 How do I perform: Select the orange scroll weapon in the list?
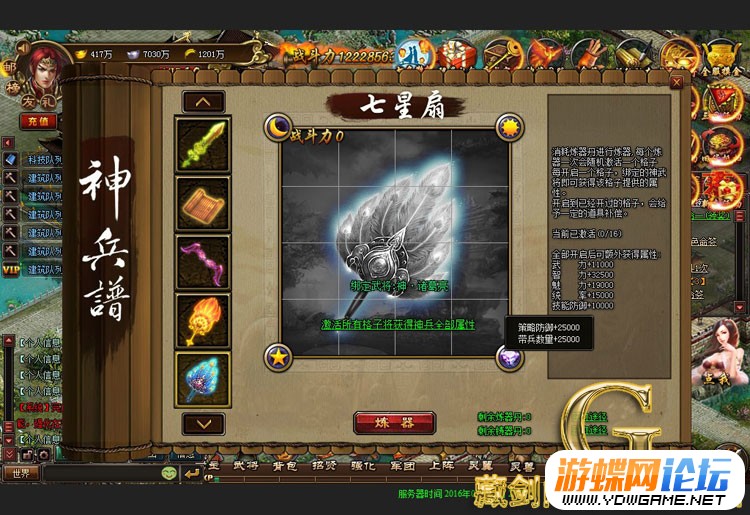tap(203, 203)
